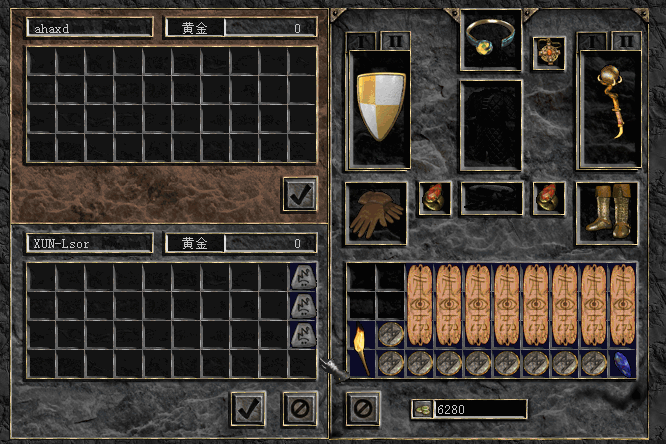Viewport: 666px width, 444px height.
Task: Select the equipped boots
Action: pyautogui.click(x=608, y=211)
